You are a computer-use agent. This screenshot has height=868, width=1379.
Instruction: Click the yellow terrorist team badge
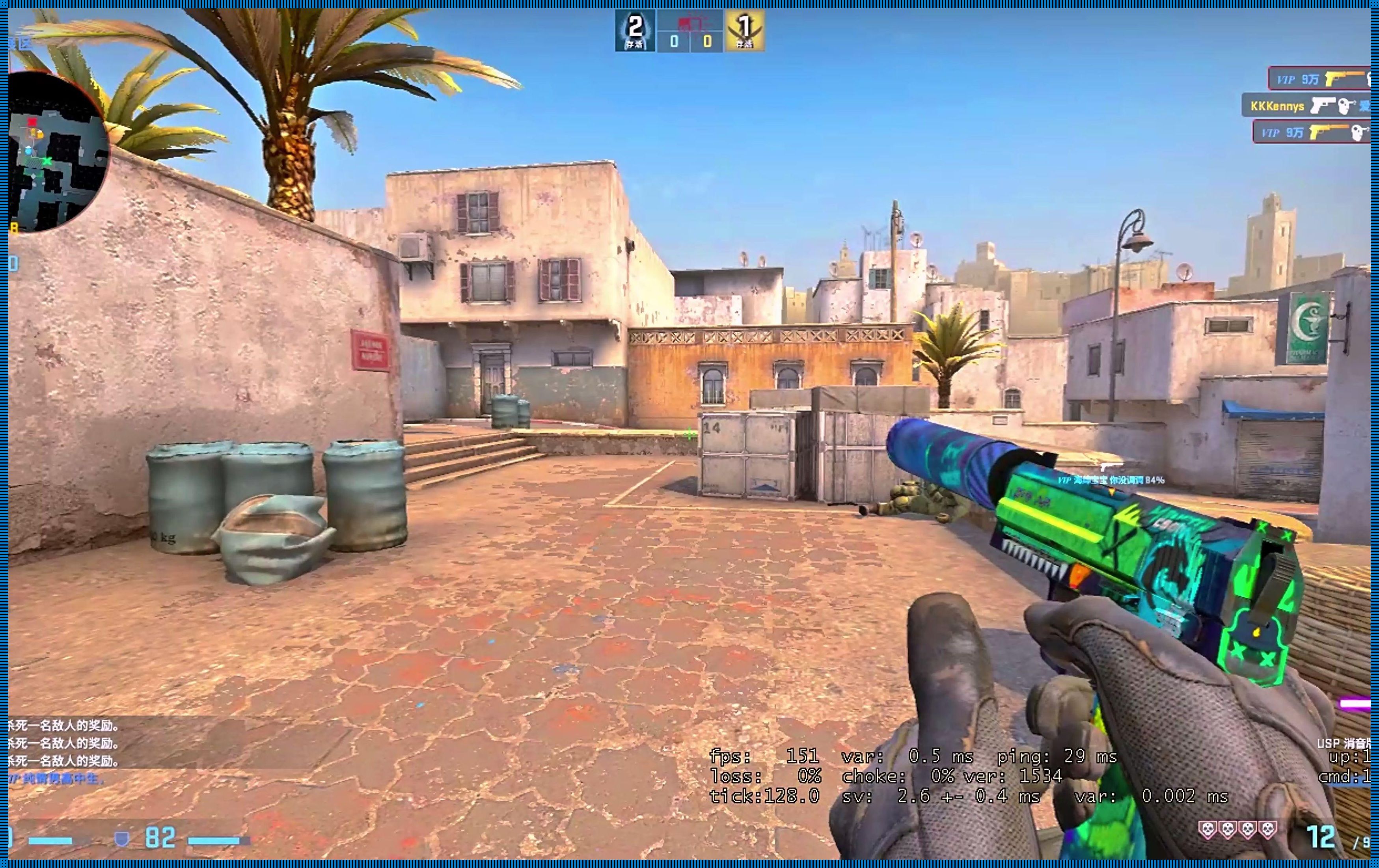[x=744, y=31]
